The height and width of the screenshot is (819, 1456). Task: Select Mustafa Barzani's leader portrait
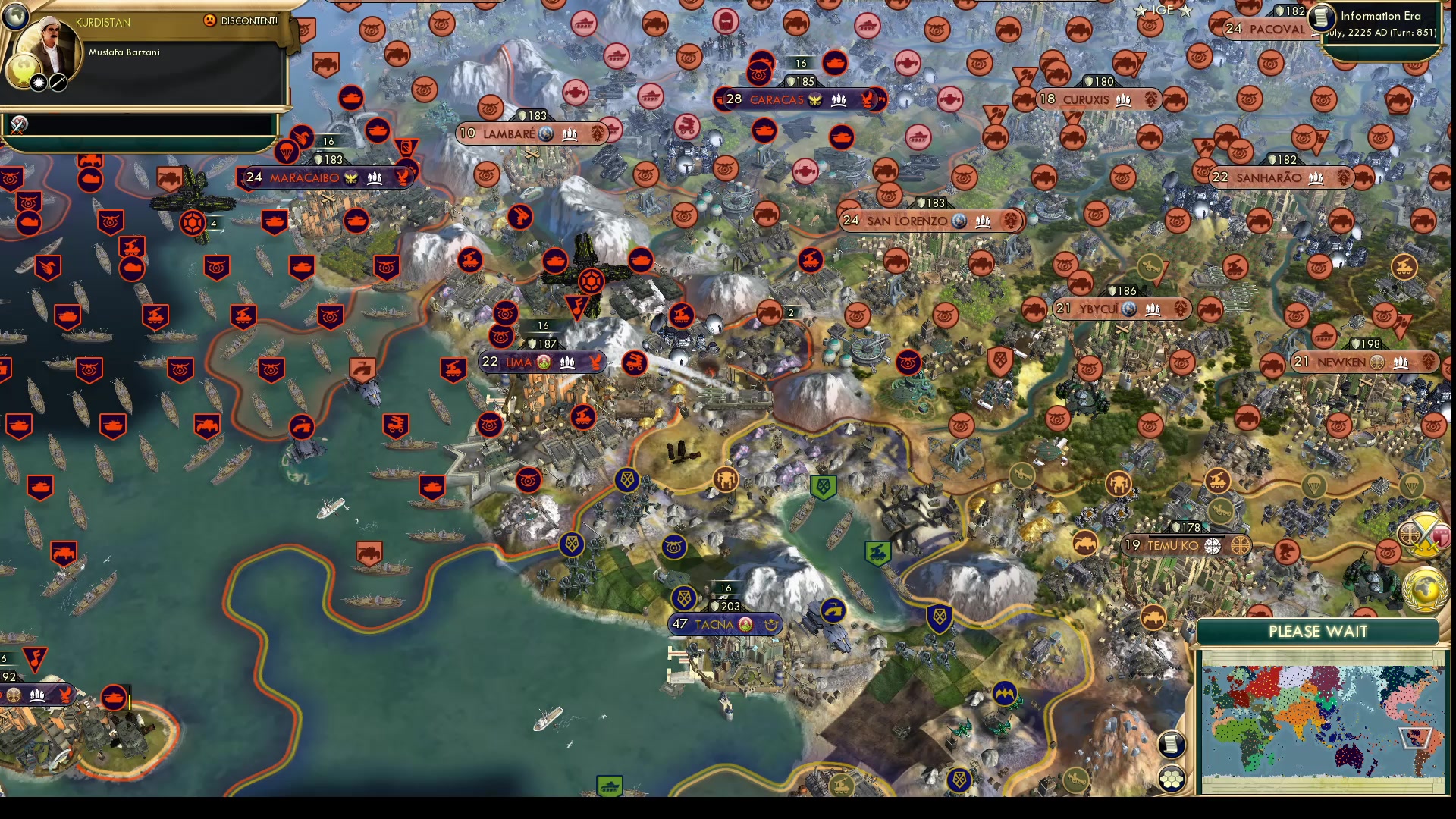point(49,49)
